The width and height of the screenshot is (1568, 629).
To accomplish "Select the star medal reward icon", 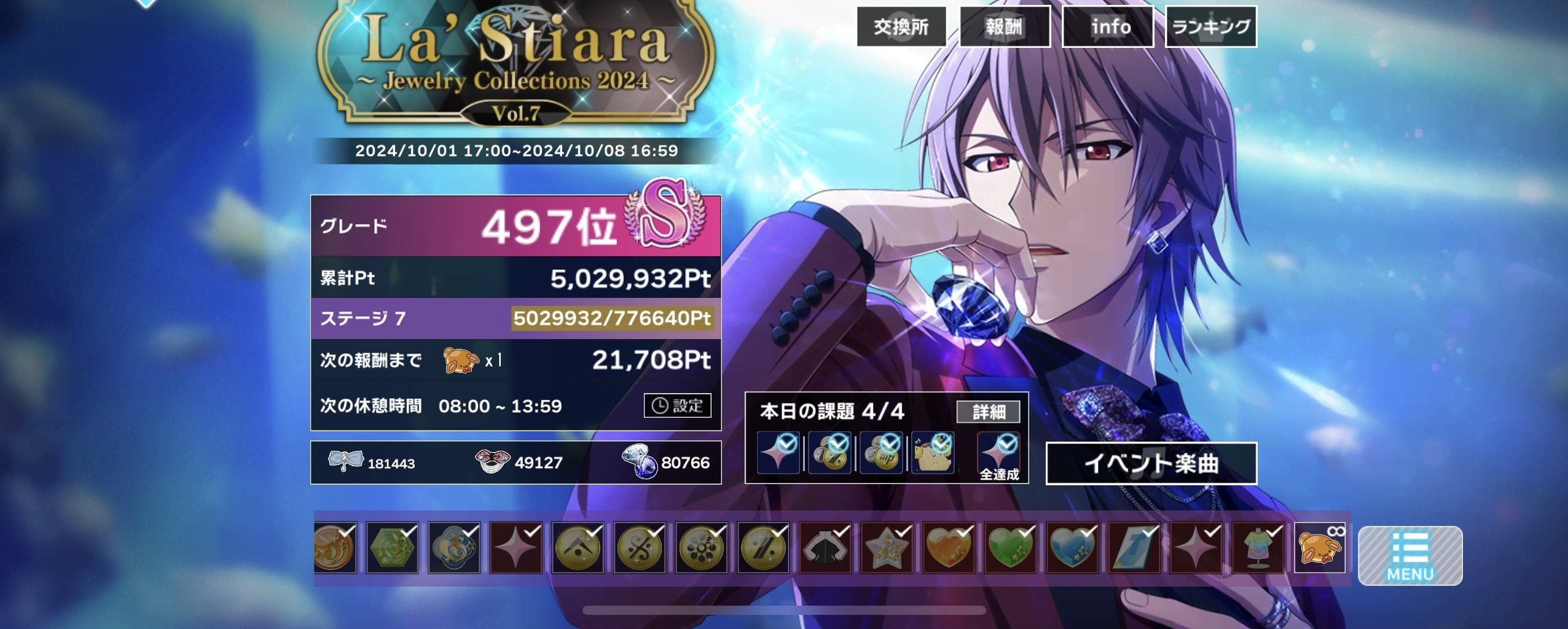I will point(887,547).
